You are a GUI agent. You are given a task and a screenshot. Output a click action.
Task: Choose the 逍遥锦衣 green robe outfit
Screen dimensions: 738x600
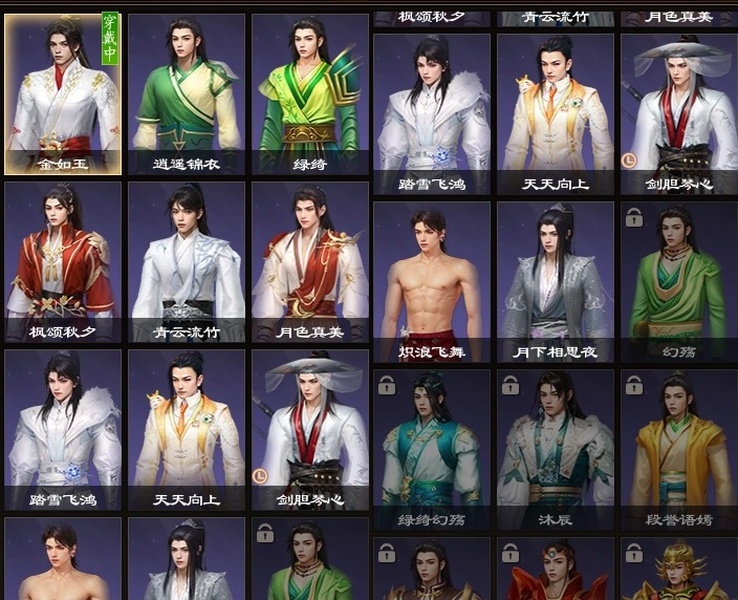tap(186, 95)
